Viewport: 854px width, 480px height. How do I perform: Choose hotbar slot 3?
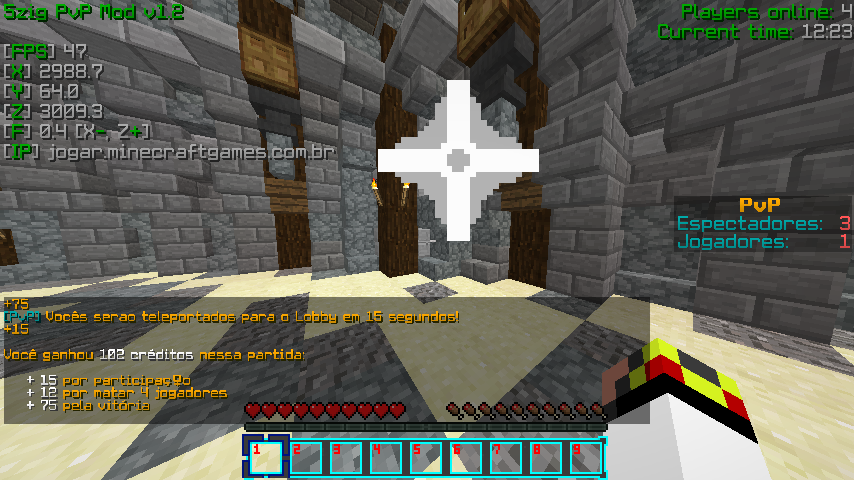pyautogui.click(x=346, y=458)
